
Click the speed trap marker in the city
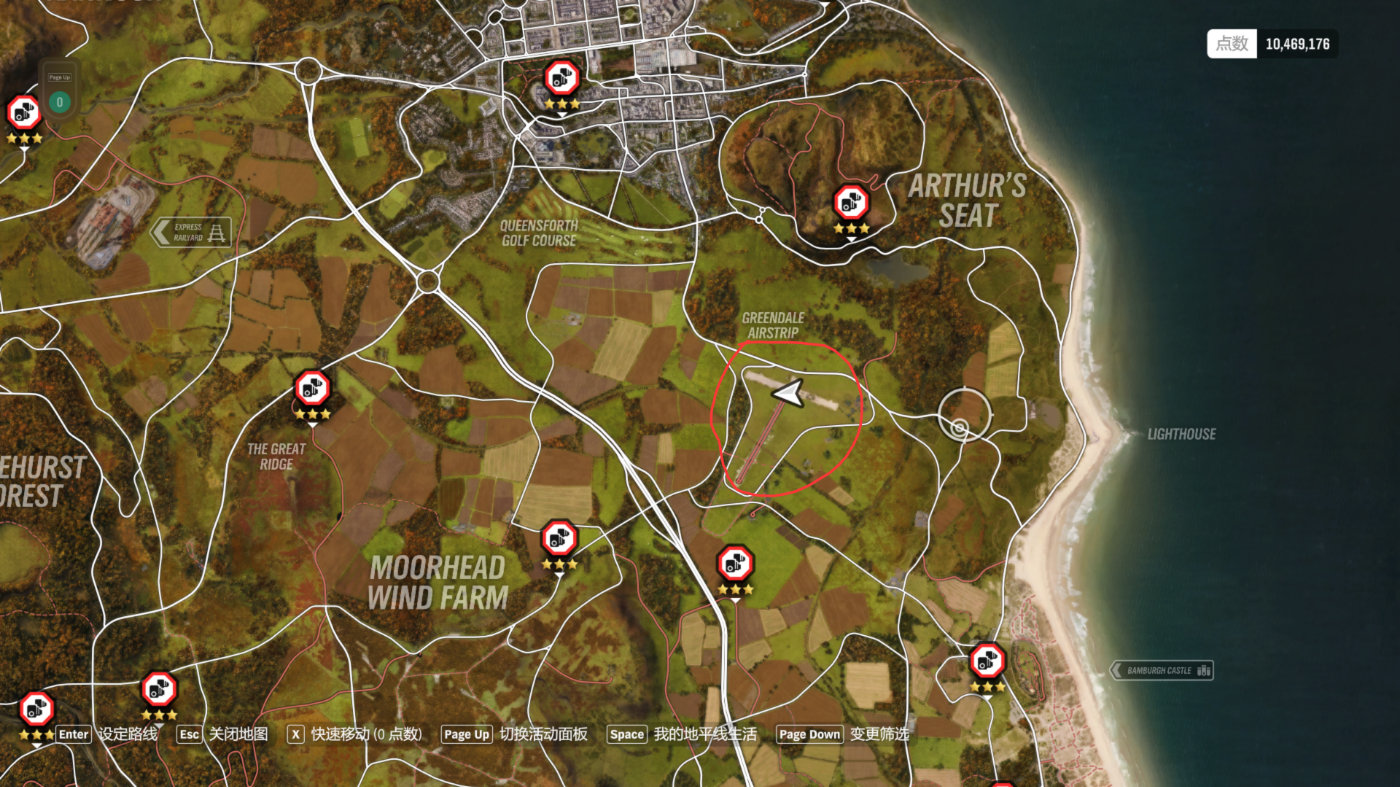click(x=562, y=78)
